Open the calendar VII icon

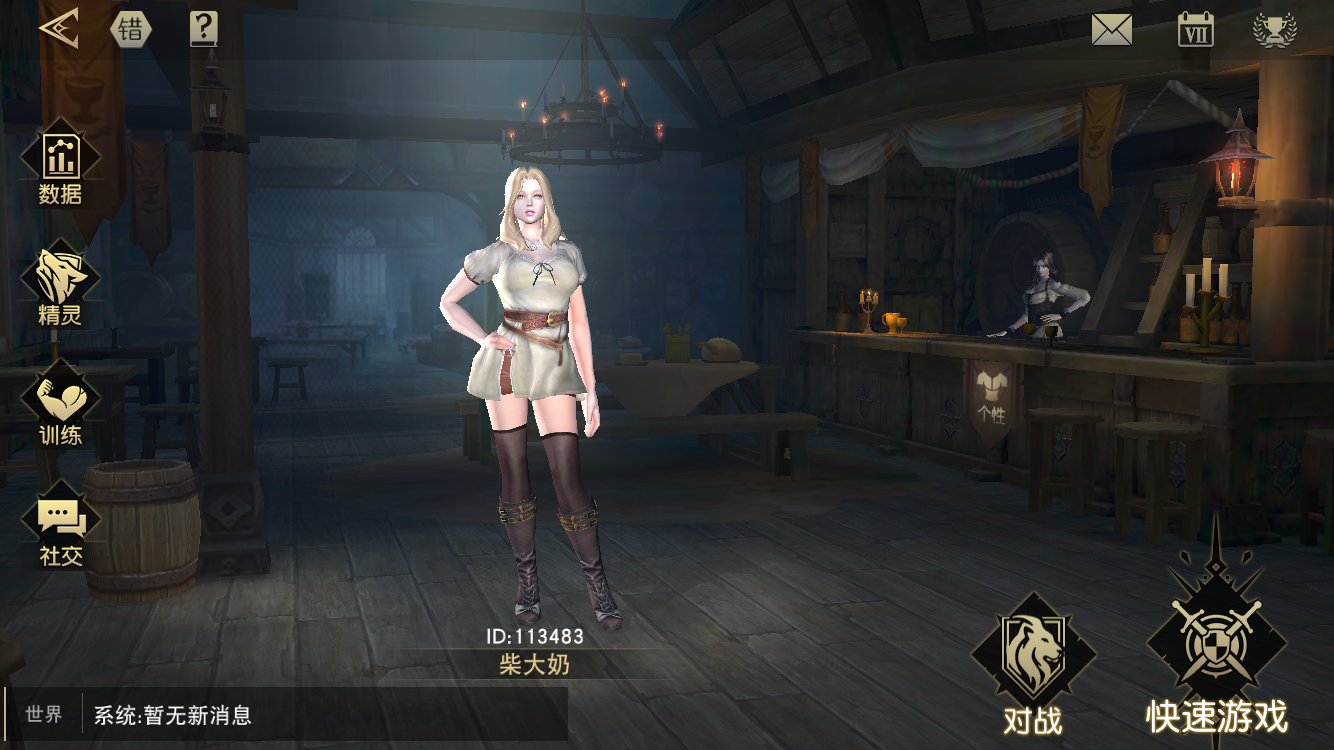(1195, 29)
